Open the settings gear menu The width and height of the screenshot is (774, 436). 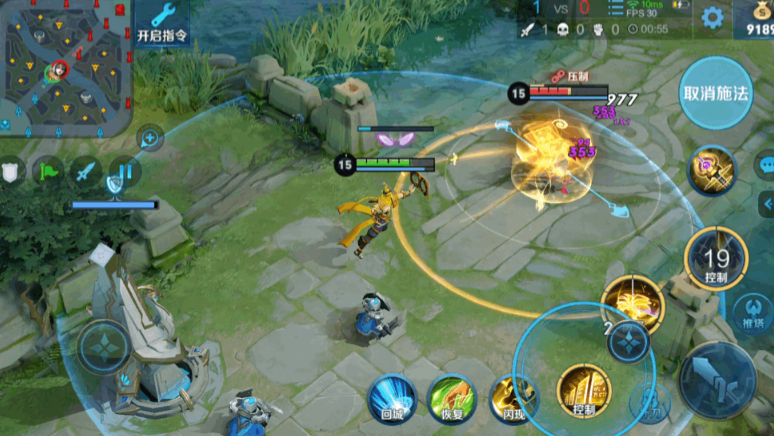[712, 17]
